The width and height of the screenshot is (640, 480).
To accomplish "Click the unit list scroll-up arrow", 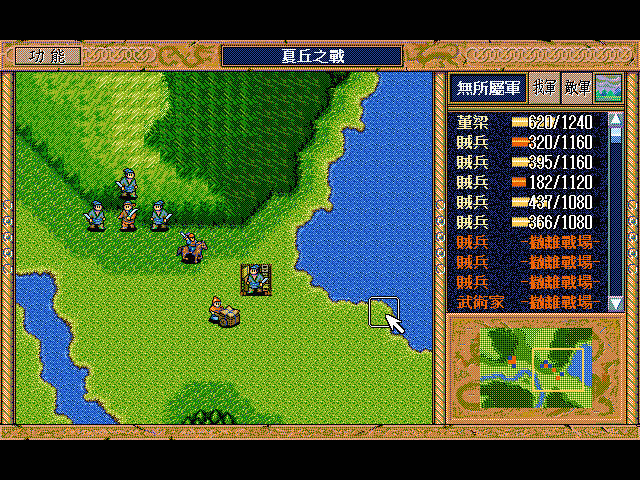I will point(615,120).
